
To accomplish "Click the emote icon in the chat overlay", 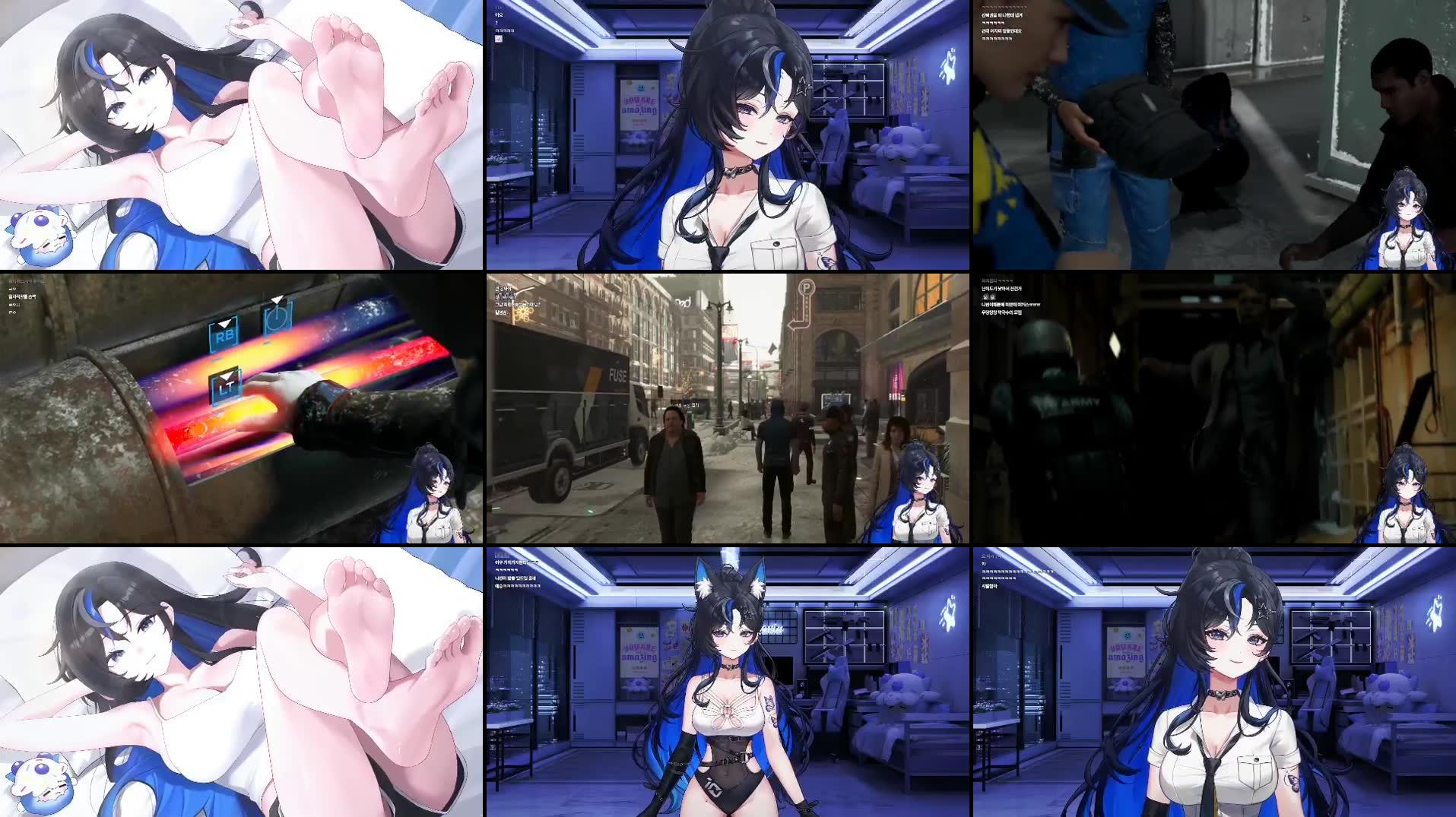I will 499,39.
